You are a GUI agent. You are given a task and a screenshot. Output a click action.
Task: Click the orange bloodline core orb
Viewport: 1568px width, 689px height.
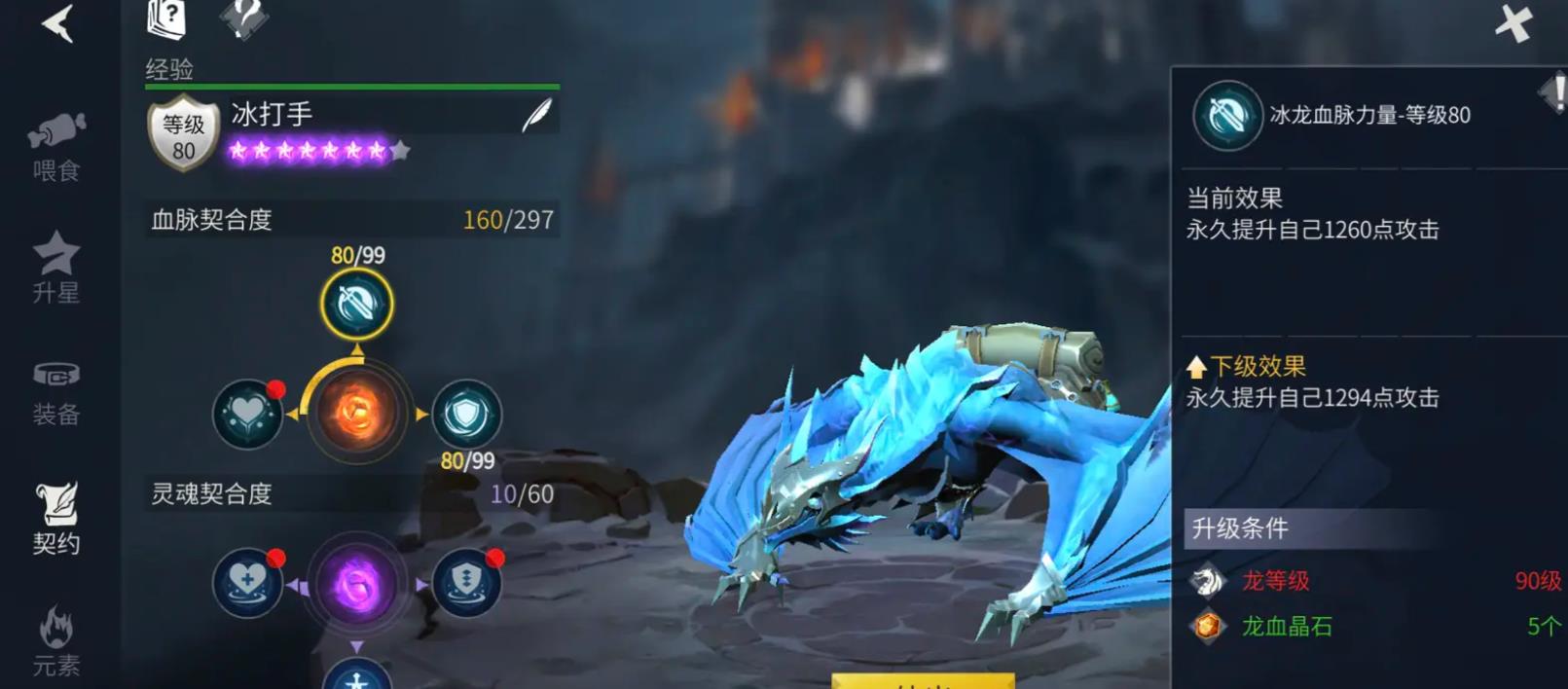(x=356, y=413)
